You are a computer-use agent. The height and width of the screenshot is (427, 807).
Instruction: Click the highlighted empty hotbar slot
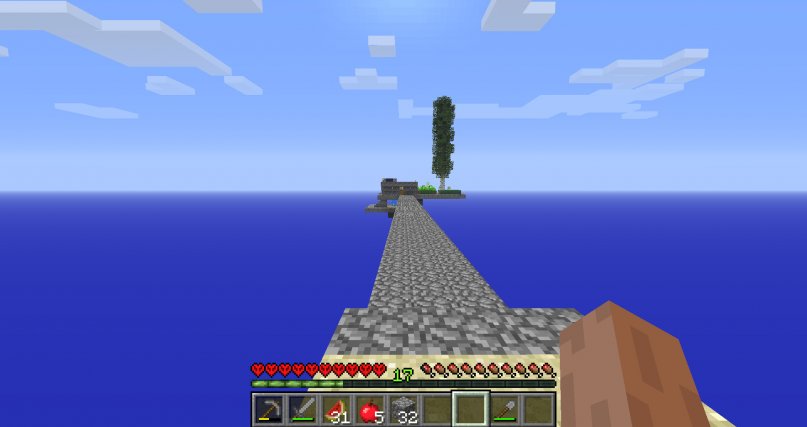click(470, 409)
